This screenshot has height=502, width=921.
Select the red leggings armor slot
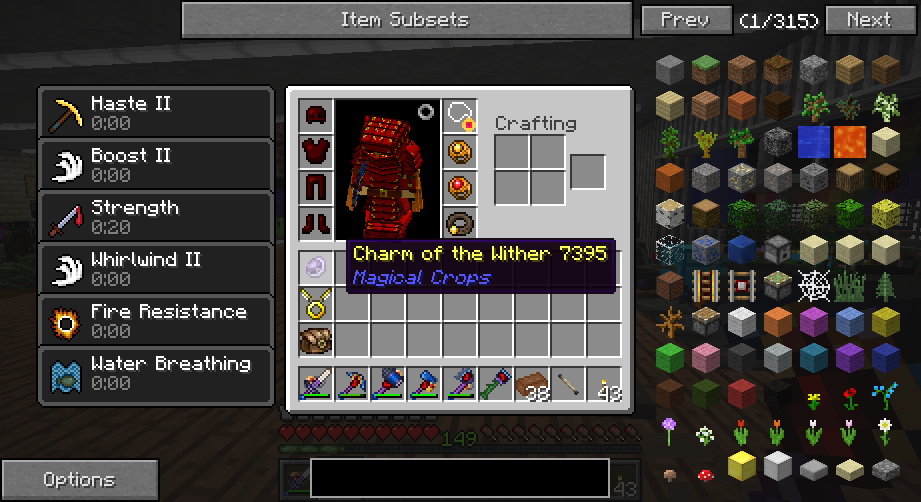[x=316, y=187]
